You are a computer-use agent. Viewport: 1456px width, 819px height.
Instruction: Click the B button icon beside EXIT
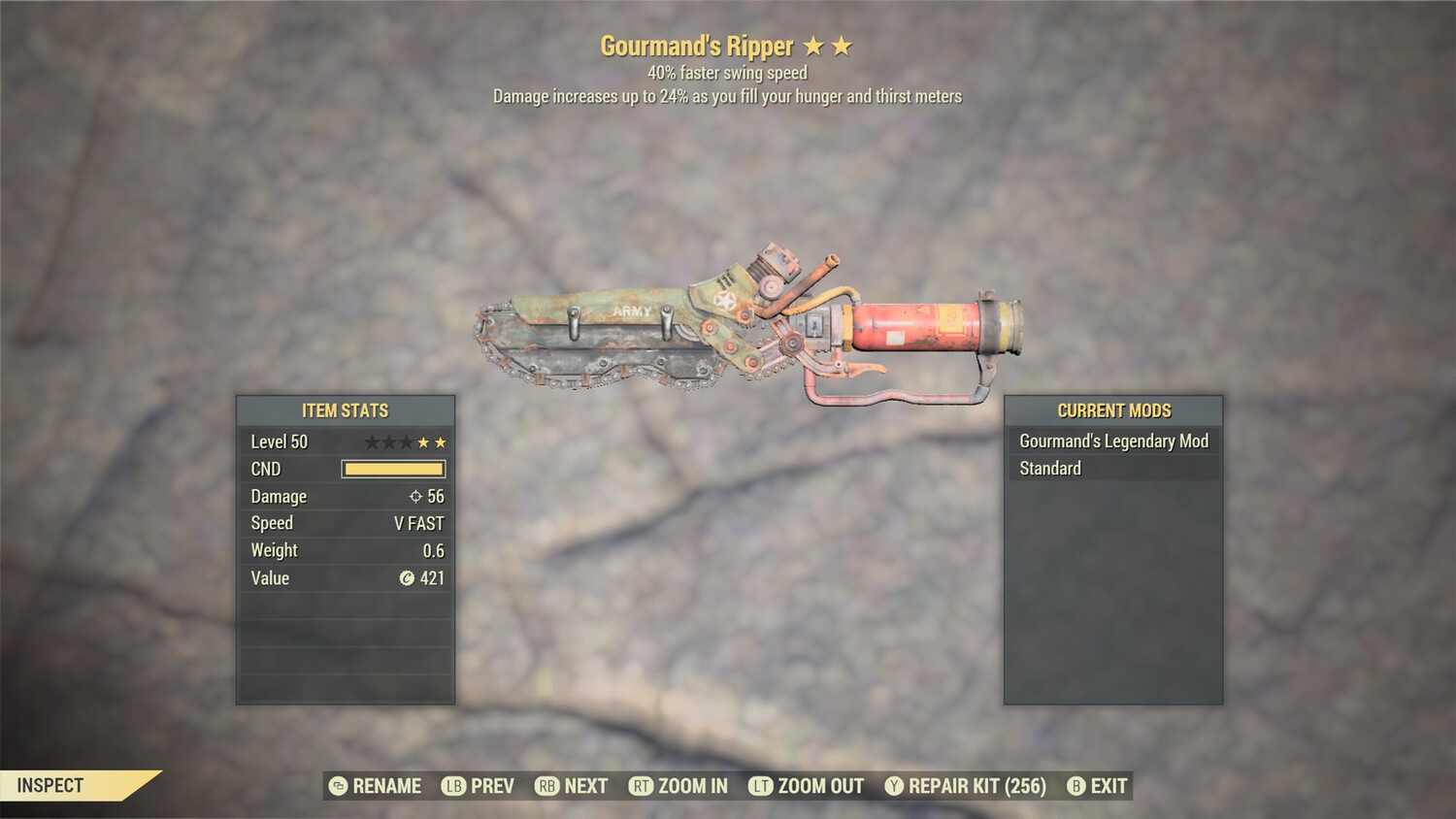pos(1075,786)
